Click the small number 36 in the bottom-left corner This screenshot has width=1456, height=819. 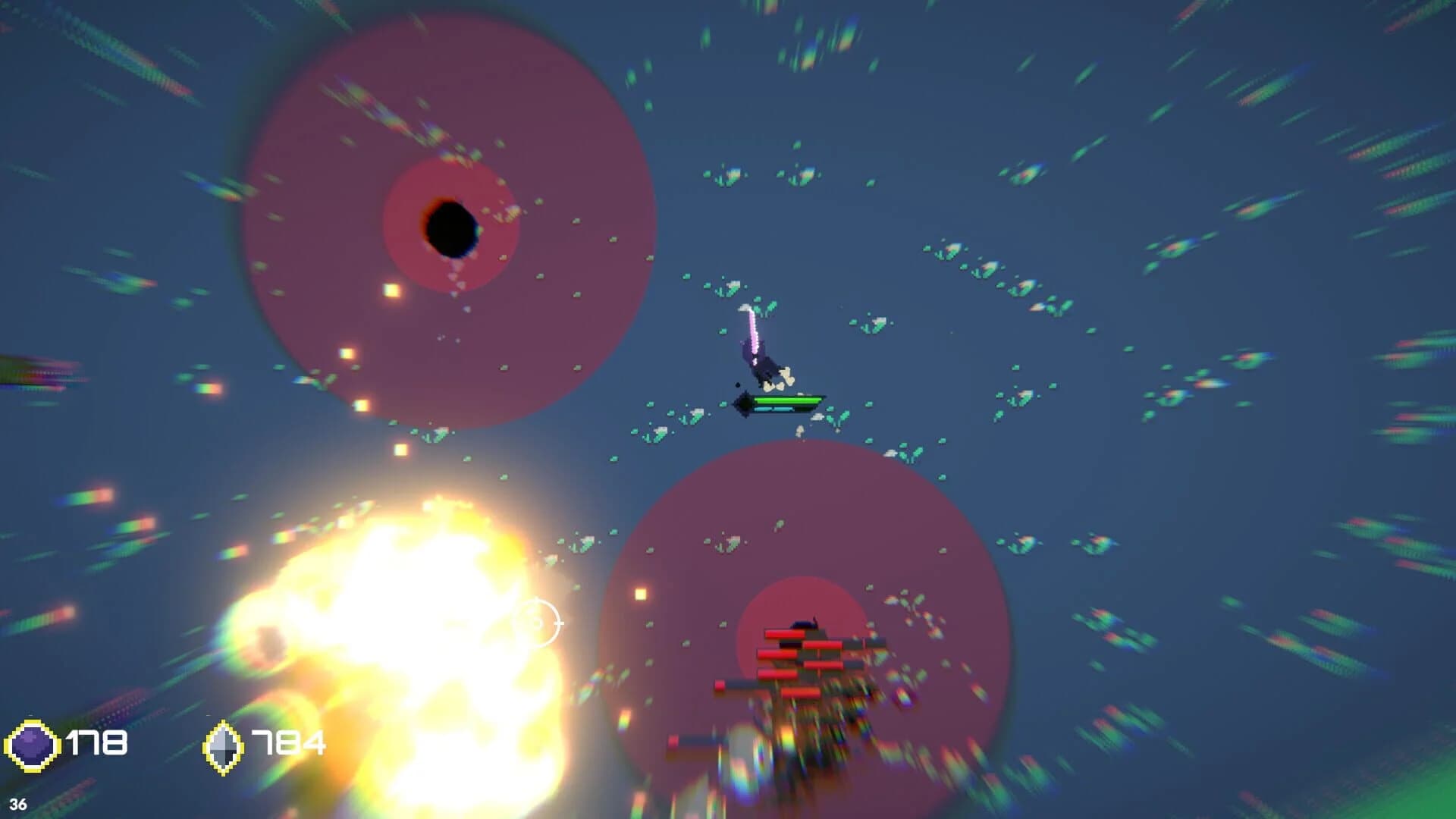point(19,805)
